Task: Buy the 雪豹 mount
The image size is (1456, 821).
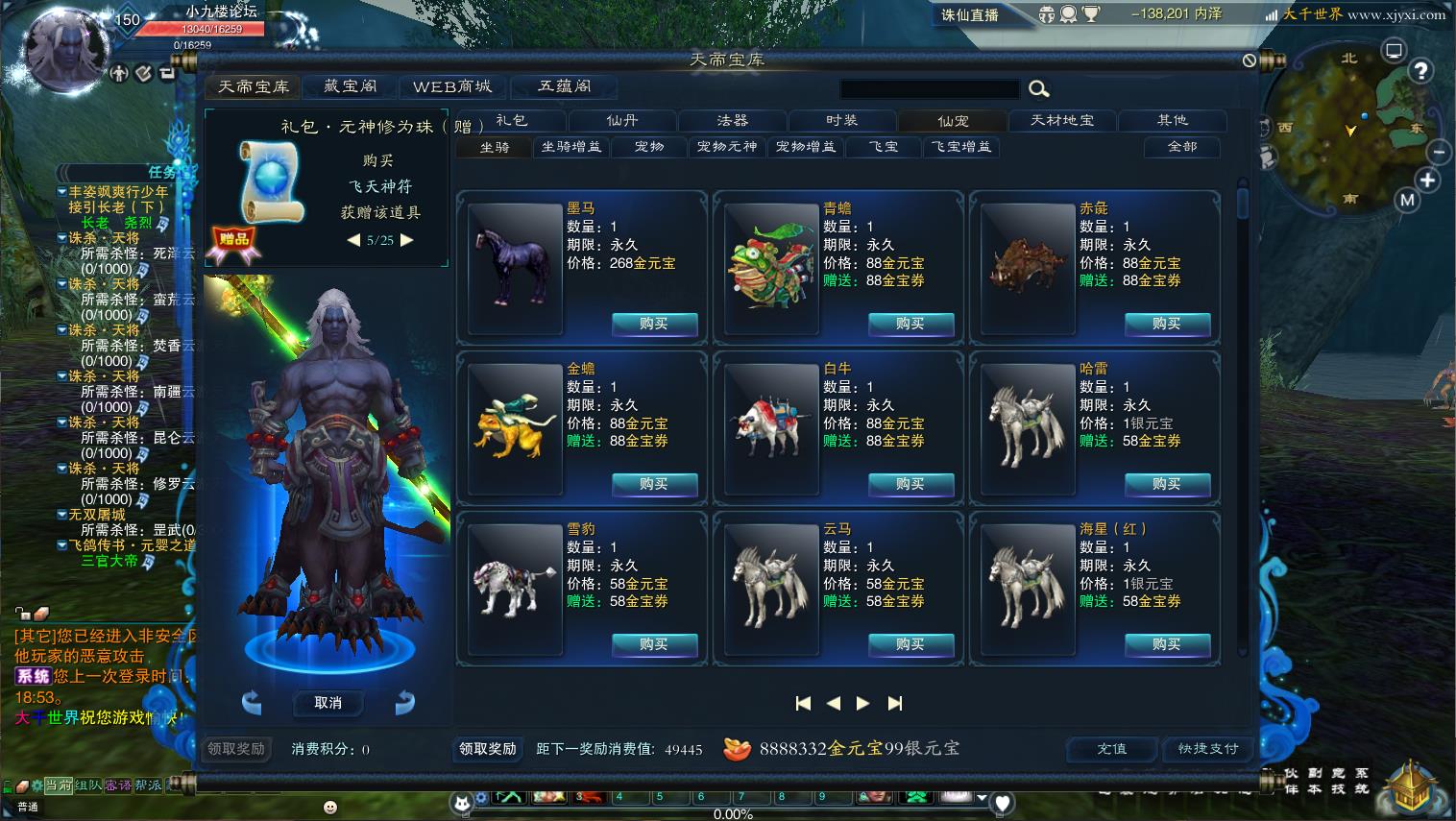Action: (654, 644)
